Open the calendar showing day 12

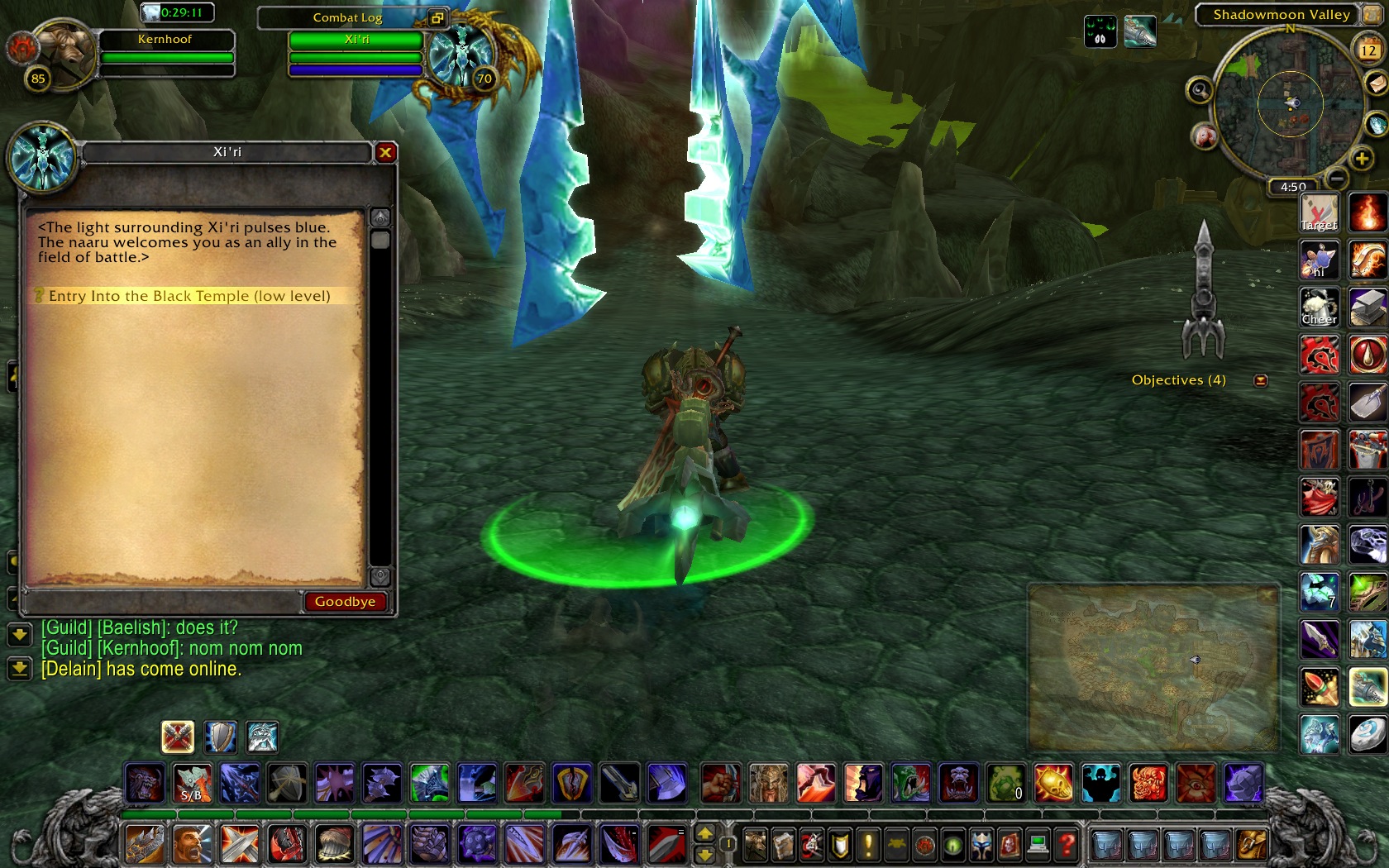tap(1368, 50)
